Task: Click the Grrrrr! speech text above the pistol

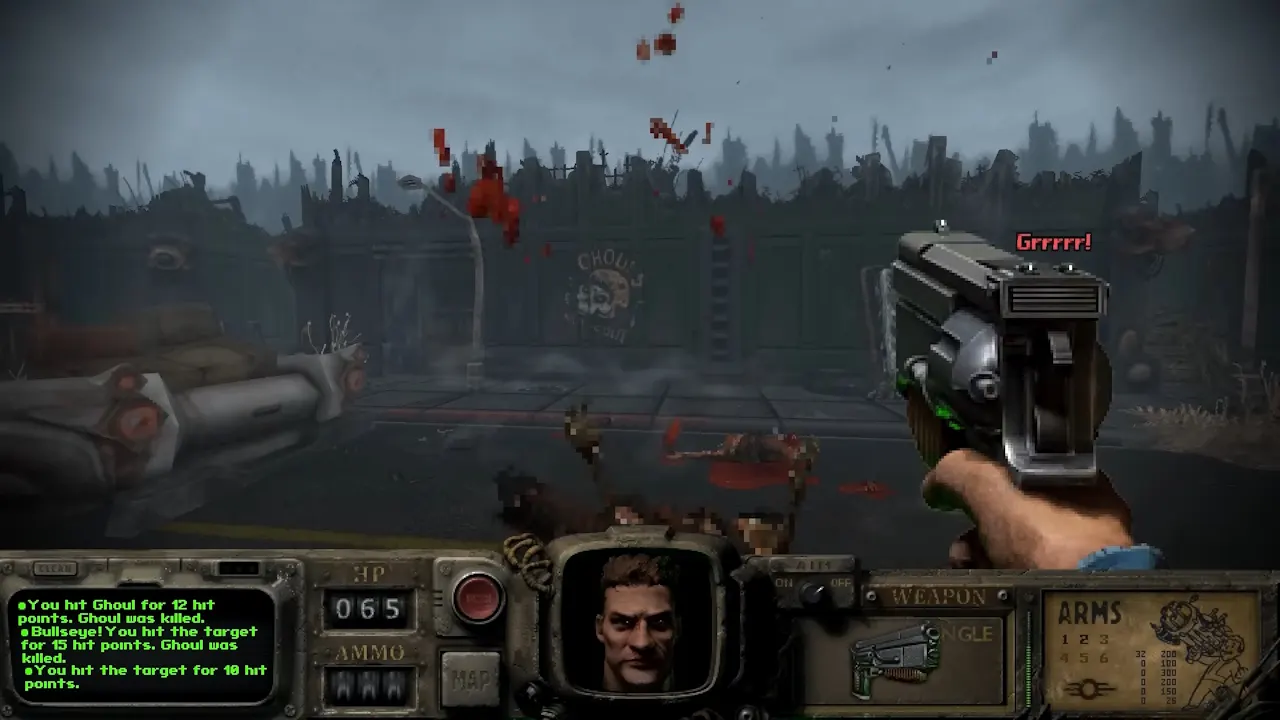Action: pyautogui.click(x=1054, y=240)
